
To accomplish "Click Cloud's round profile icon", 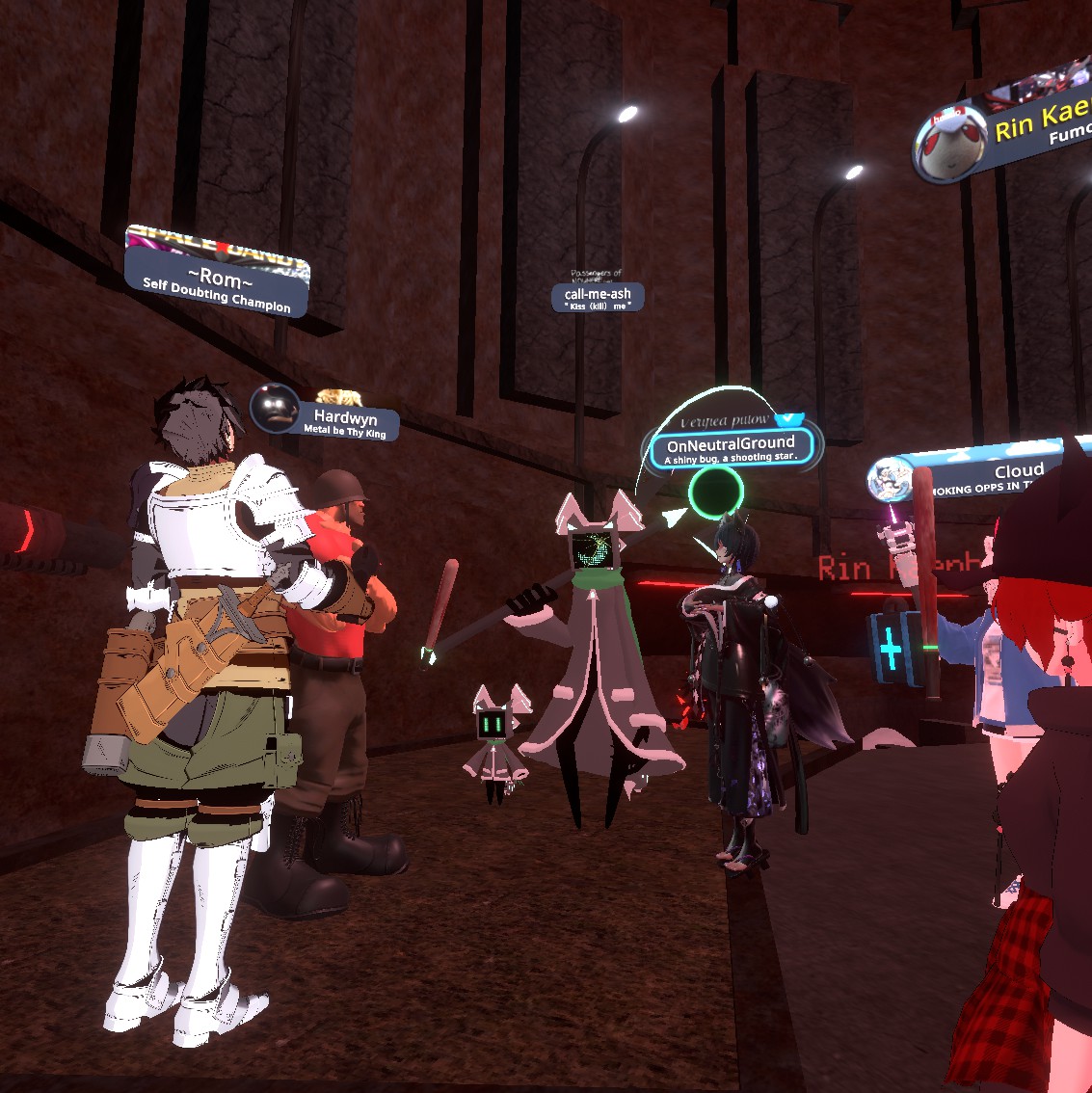I will [x=890, y=480].
